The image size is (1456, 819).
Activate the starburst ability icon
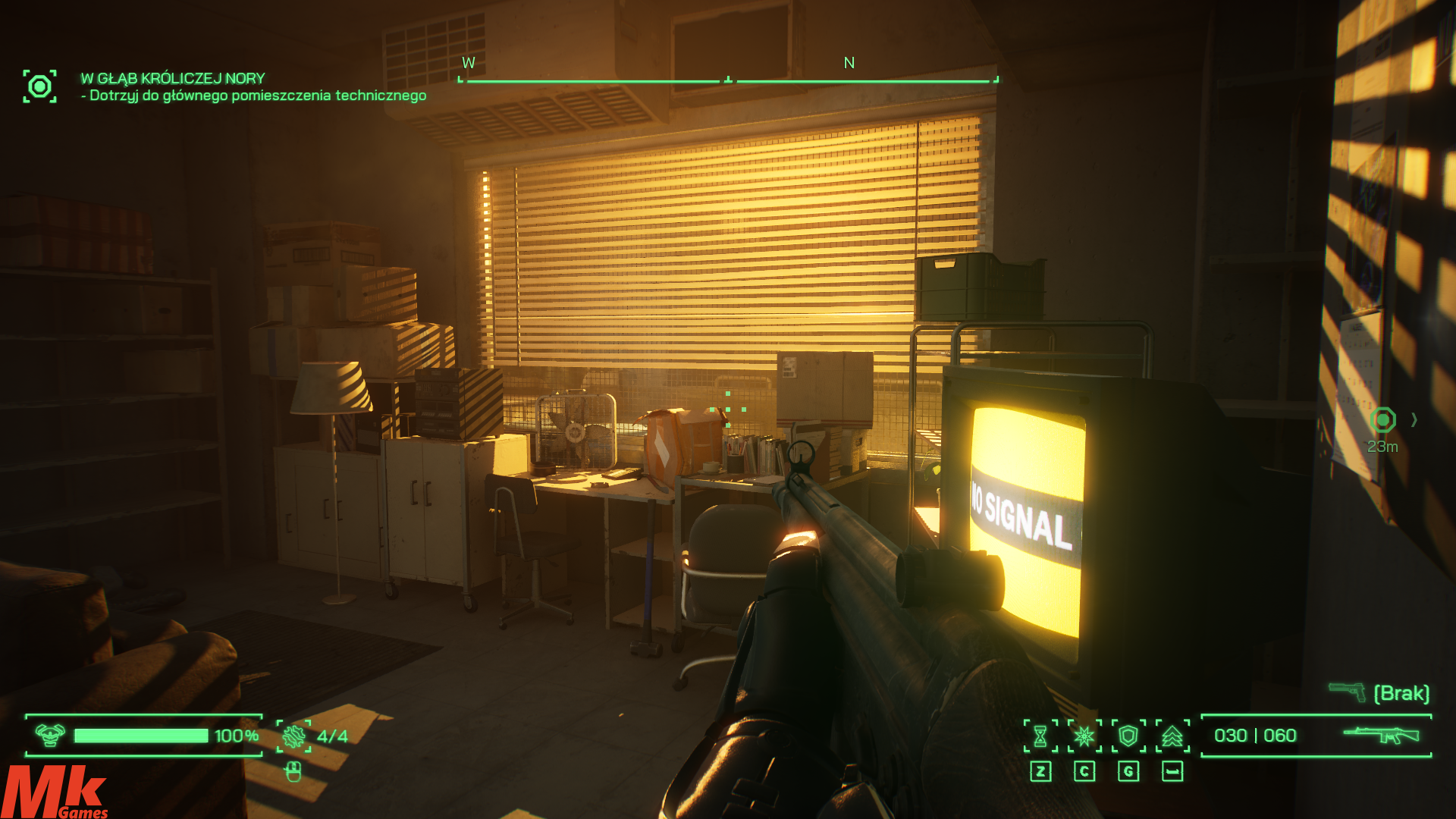pos(1084,736)
